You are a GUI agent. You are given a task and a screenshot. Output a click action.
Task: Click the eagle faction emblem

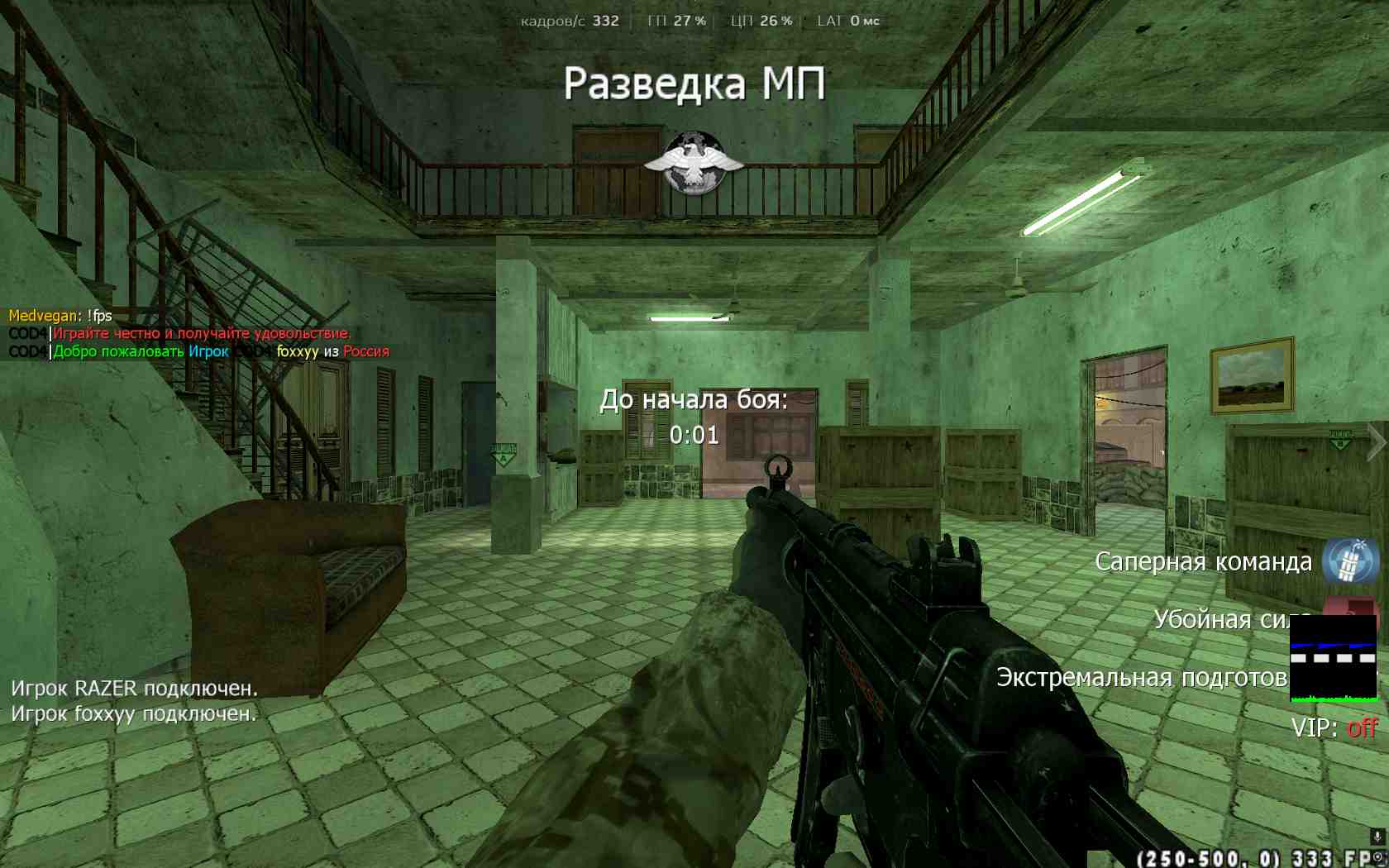click(694, 163)
